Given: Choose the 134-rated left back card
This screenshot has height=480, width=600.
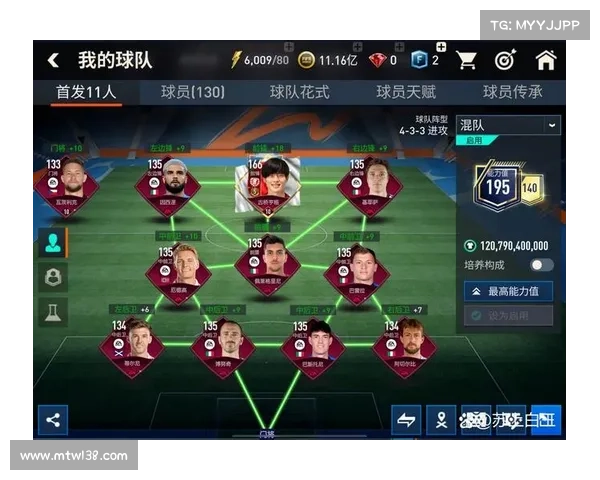Looking at the screenshot, I should coord(130,344).
